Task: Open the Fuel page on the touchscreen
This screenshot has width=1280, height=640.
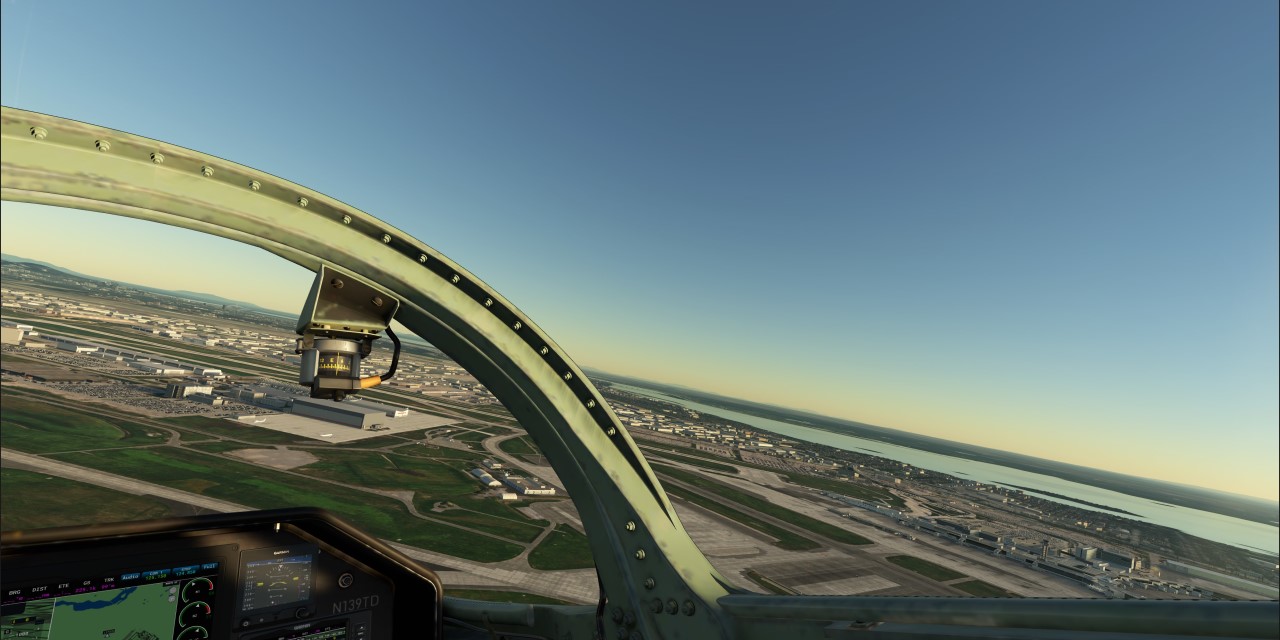Action: pos(209,566)
